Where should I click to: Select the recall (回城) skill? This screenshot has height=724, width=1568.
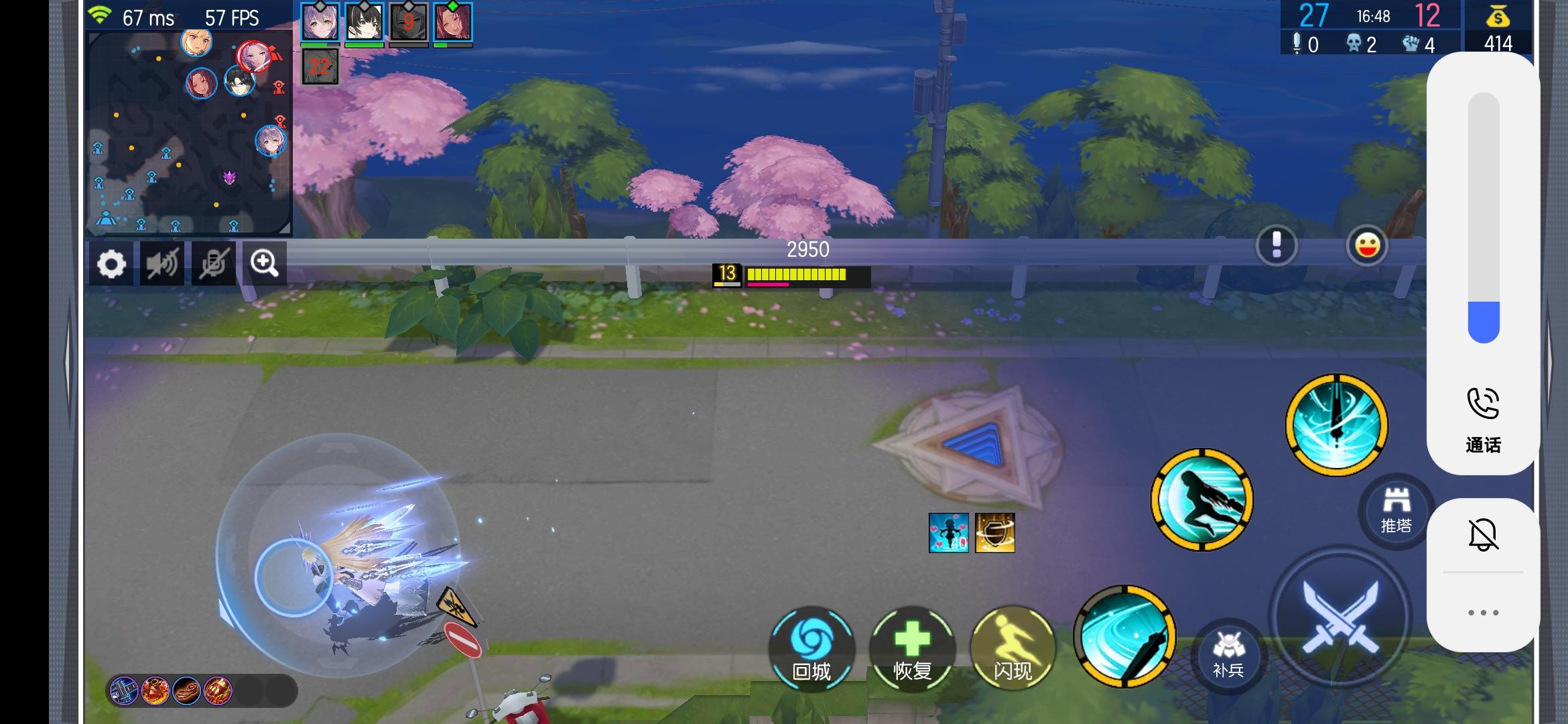tap(814, 648)
